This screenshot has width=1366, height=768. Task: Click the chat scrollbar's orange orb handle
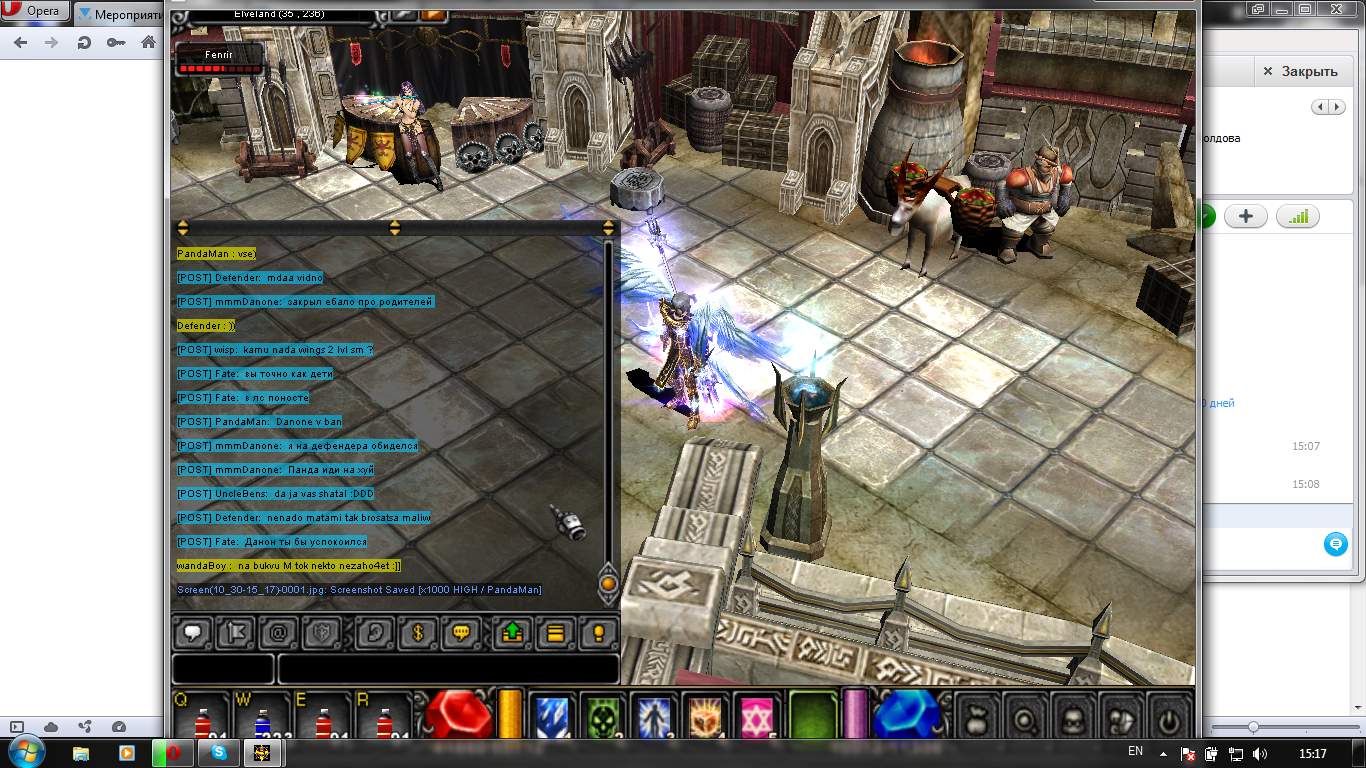[x=608, y=582]
